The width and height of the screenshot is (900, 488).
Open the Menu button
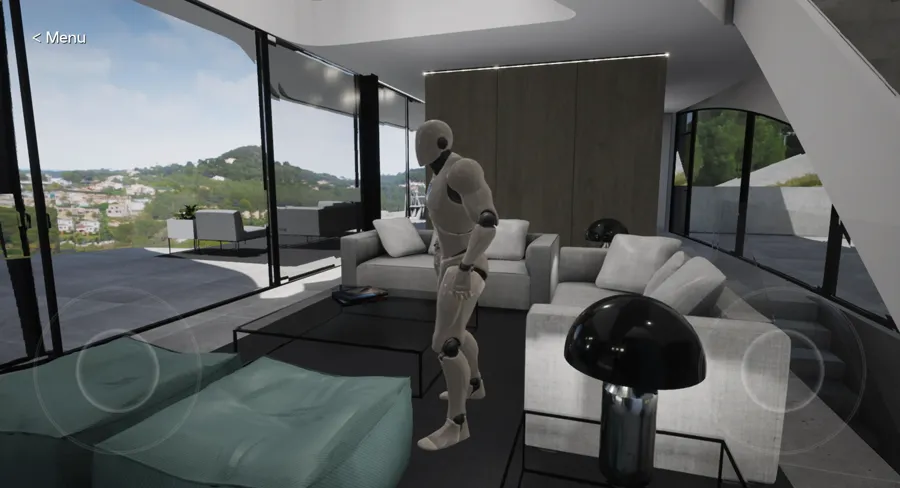point(59,38)
